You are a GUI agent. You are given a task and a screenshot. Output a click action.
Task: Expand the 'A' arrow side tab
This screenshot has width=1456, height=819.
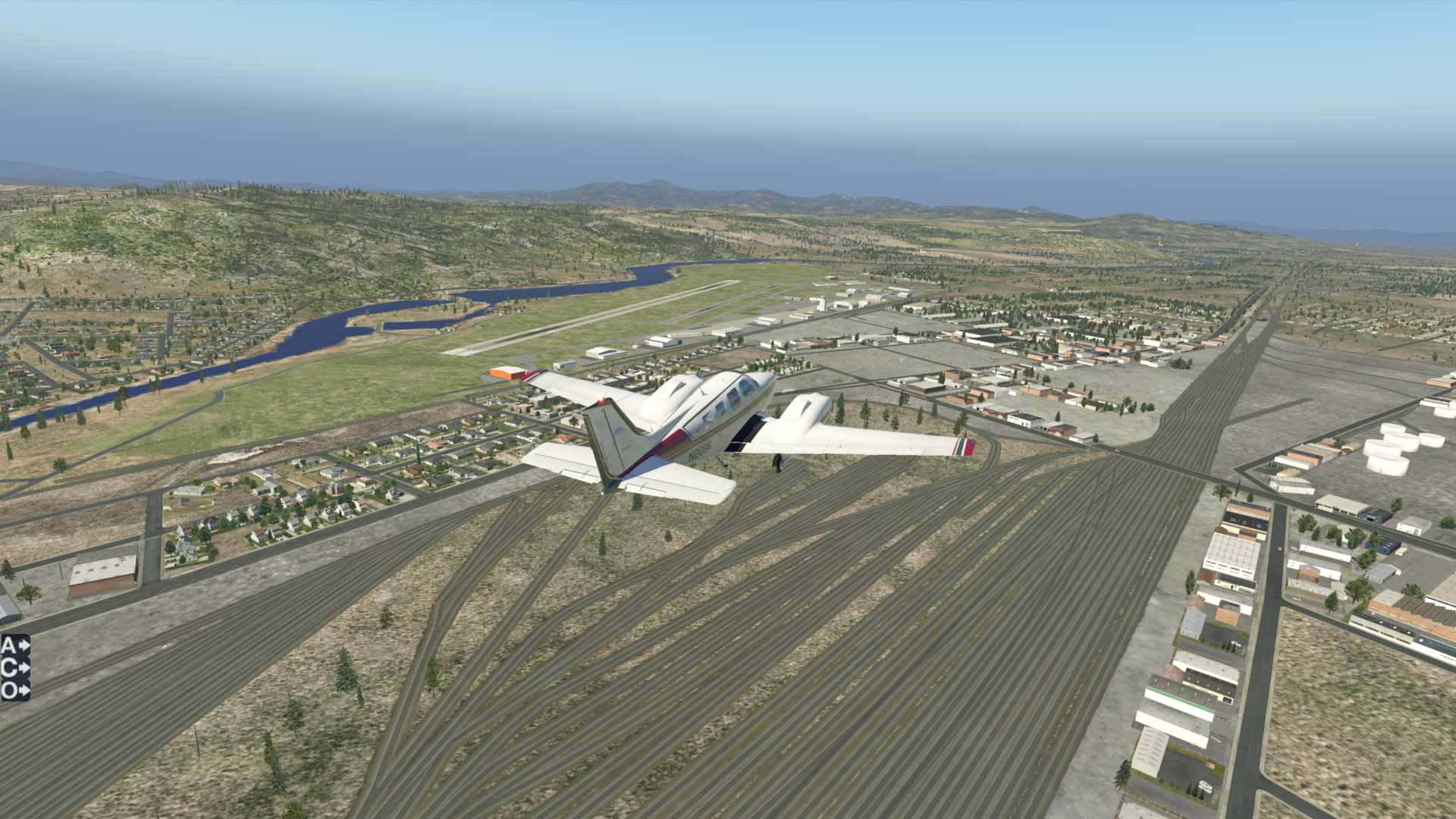14,645
